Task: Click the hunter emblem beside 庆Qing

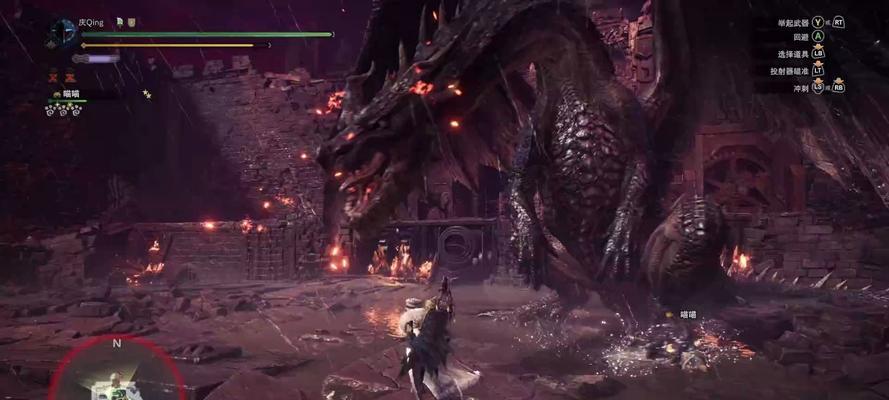Action: pos(62,33)
